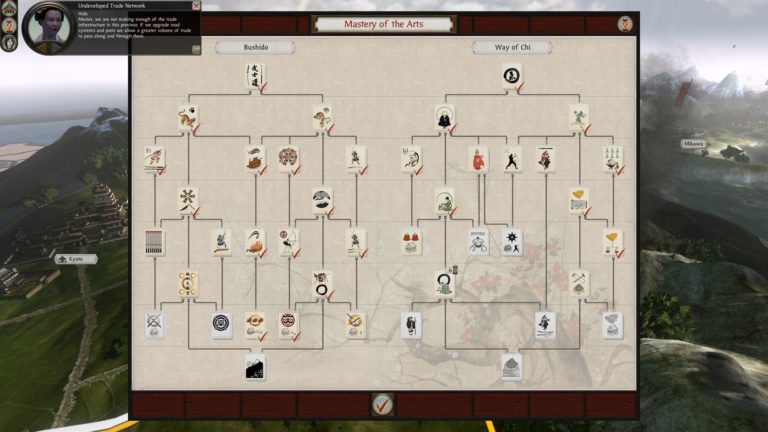The width and height of the screenshot is (768, 432).
Task: Pick the arrow rack art
Action: coord(154,241)
